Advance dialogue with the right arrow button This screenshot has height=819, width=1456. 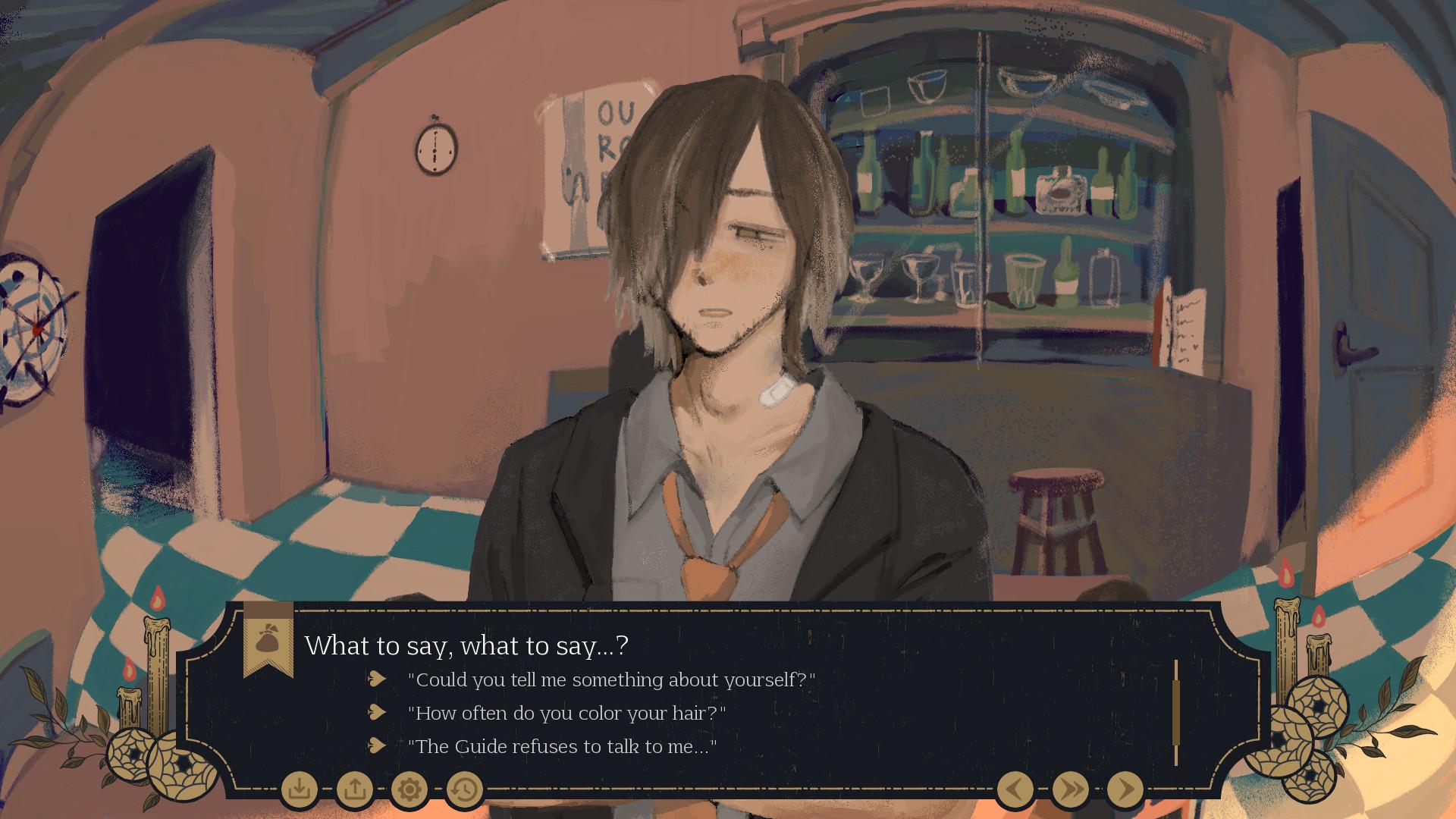pos(1125,789)
